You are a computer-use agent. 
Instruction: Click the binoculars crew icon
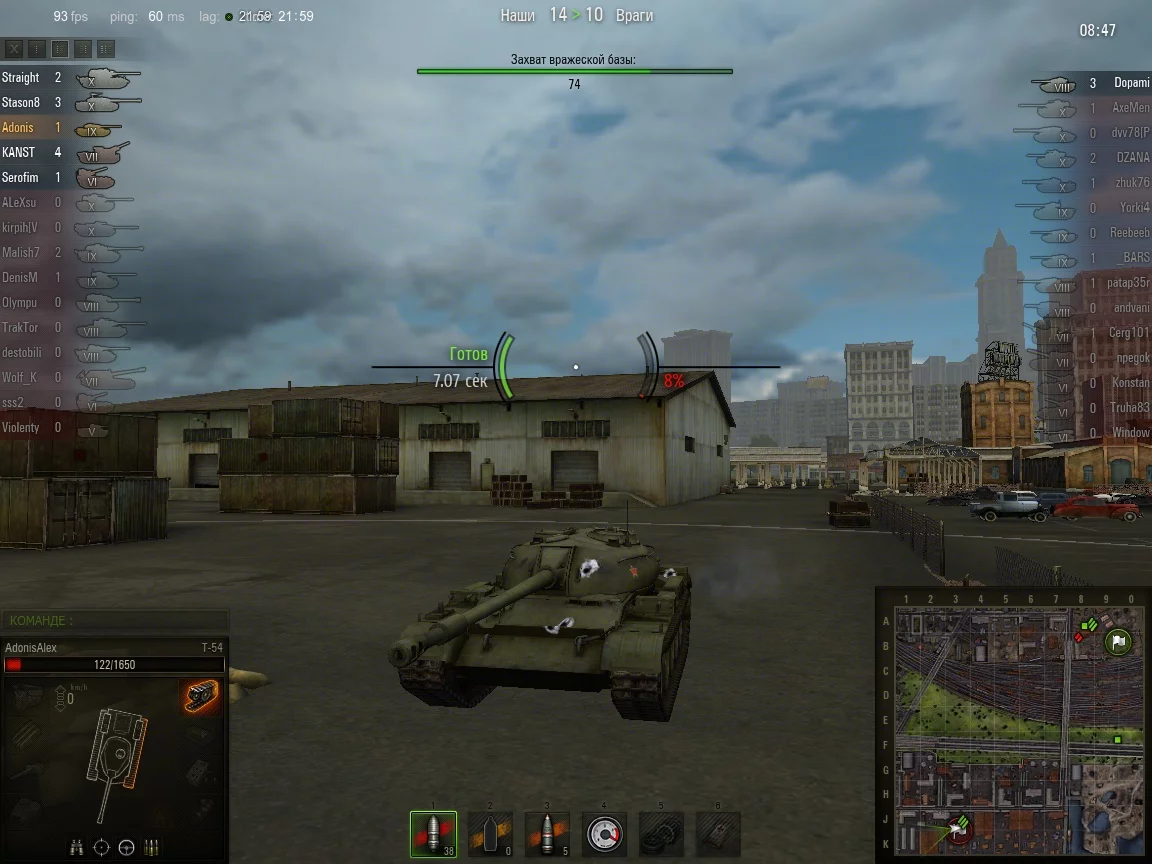77,848
